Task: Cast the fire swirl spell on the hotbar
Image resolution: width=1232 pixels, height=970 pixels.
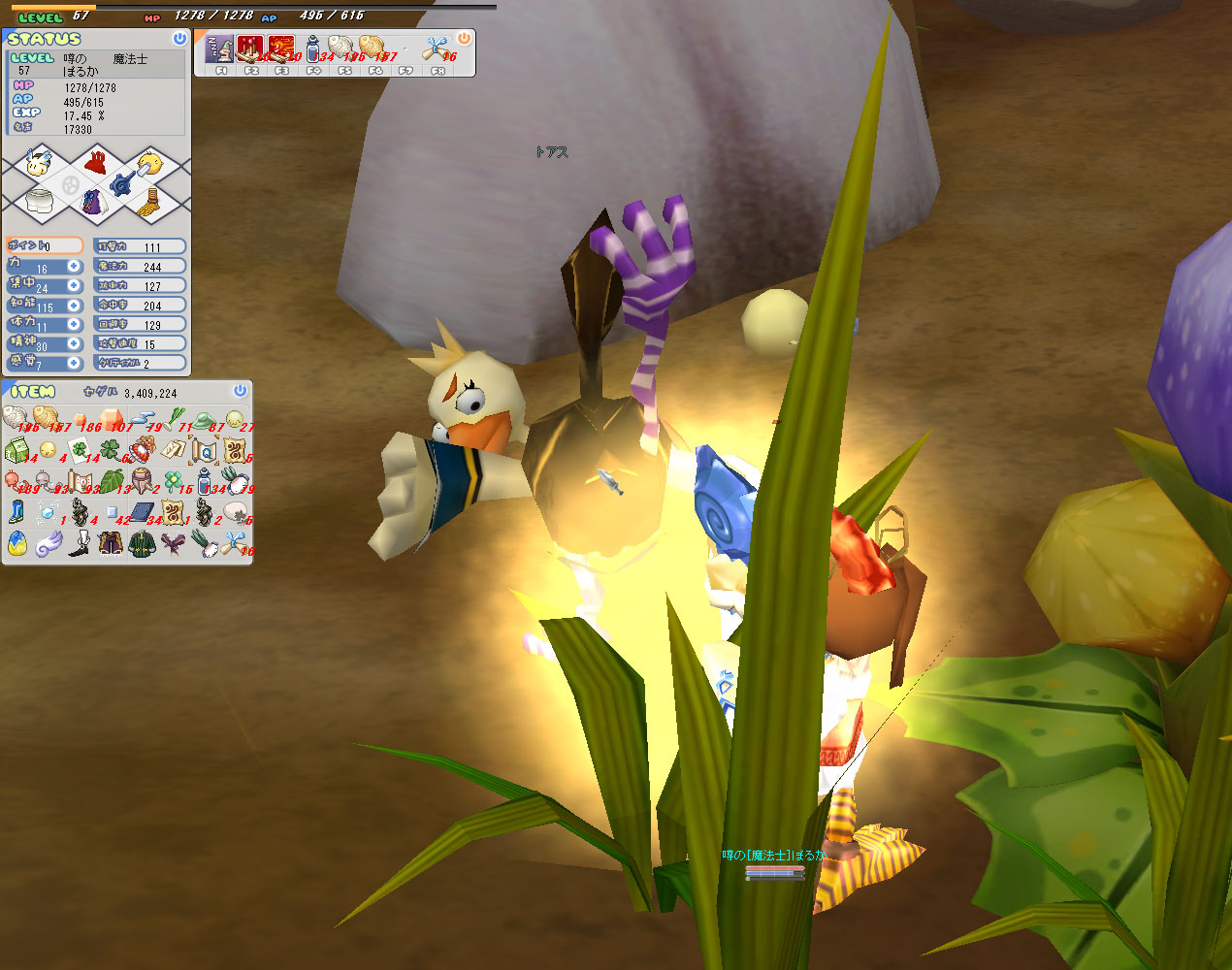Action: (x=281, y=48)
